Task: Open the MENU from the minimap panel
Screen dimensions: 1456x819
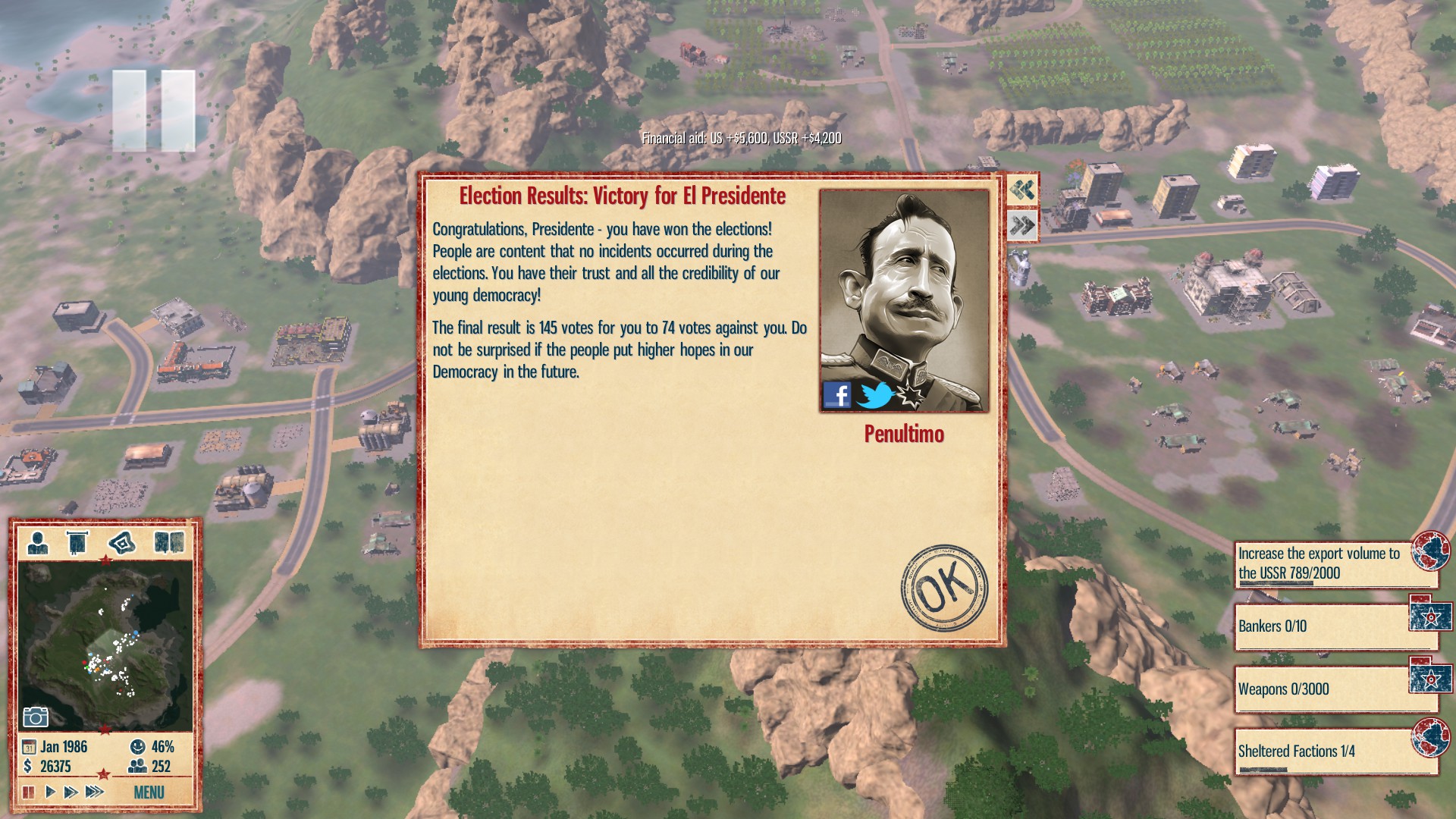Action: click(x=149, y=793)
